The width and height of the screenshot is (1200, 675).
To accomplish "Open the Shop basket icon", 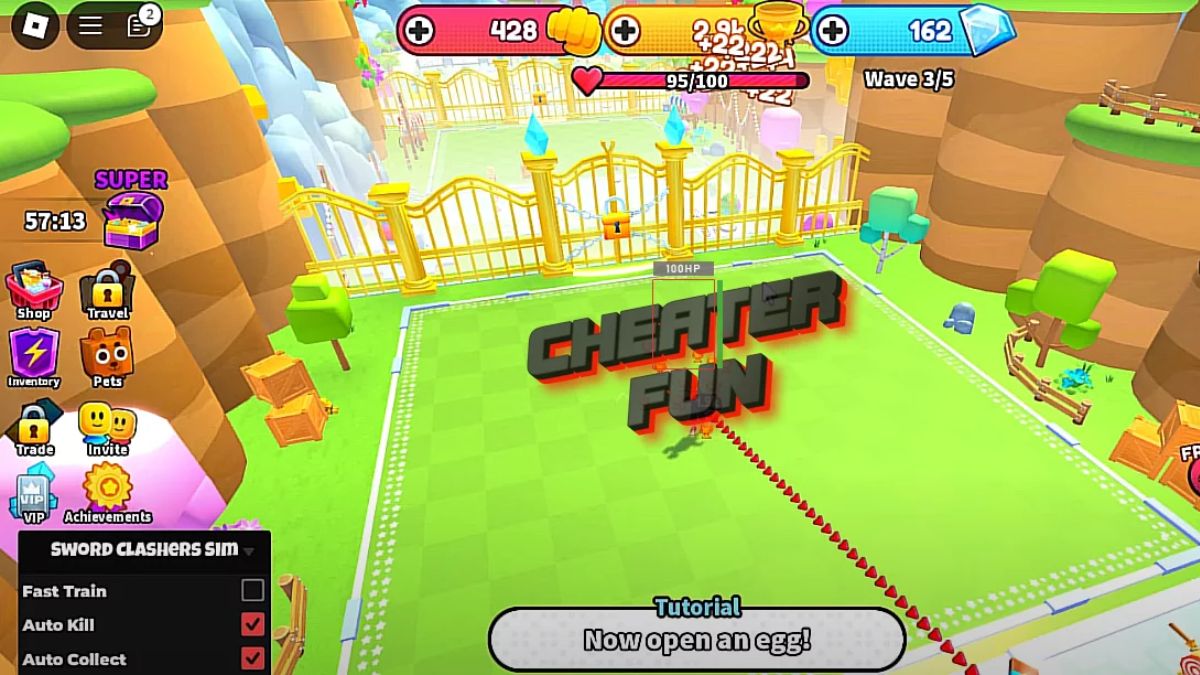I will coord(34,290).
